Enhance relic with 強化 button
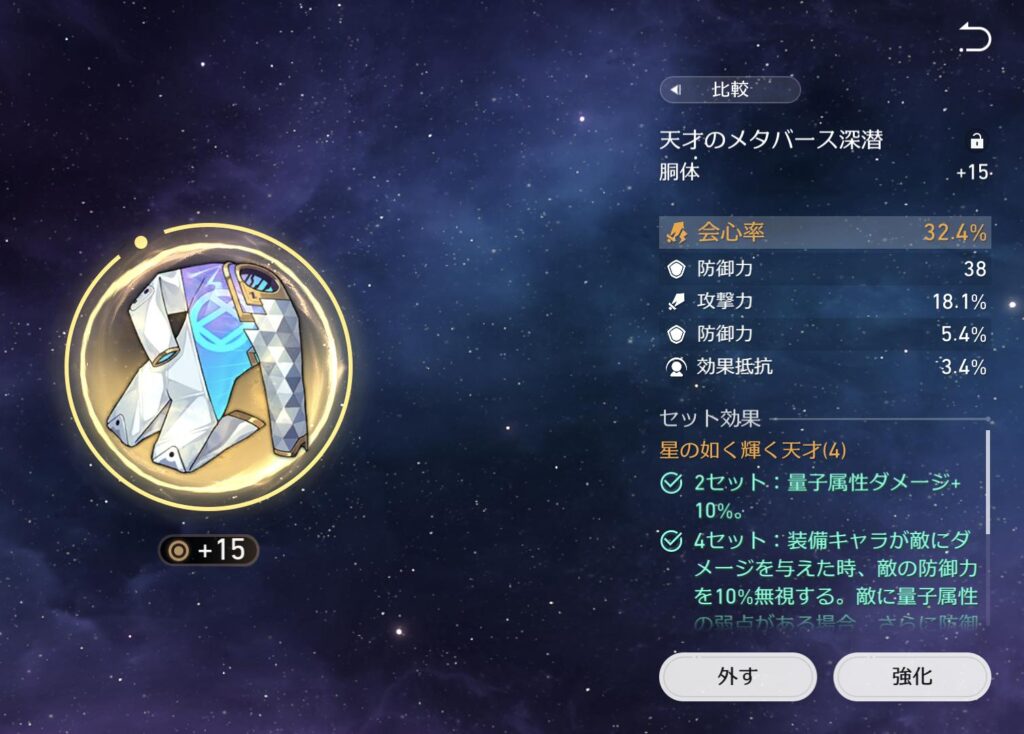Screen dimensions: 1024x734 click(x=911, y=677)
